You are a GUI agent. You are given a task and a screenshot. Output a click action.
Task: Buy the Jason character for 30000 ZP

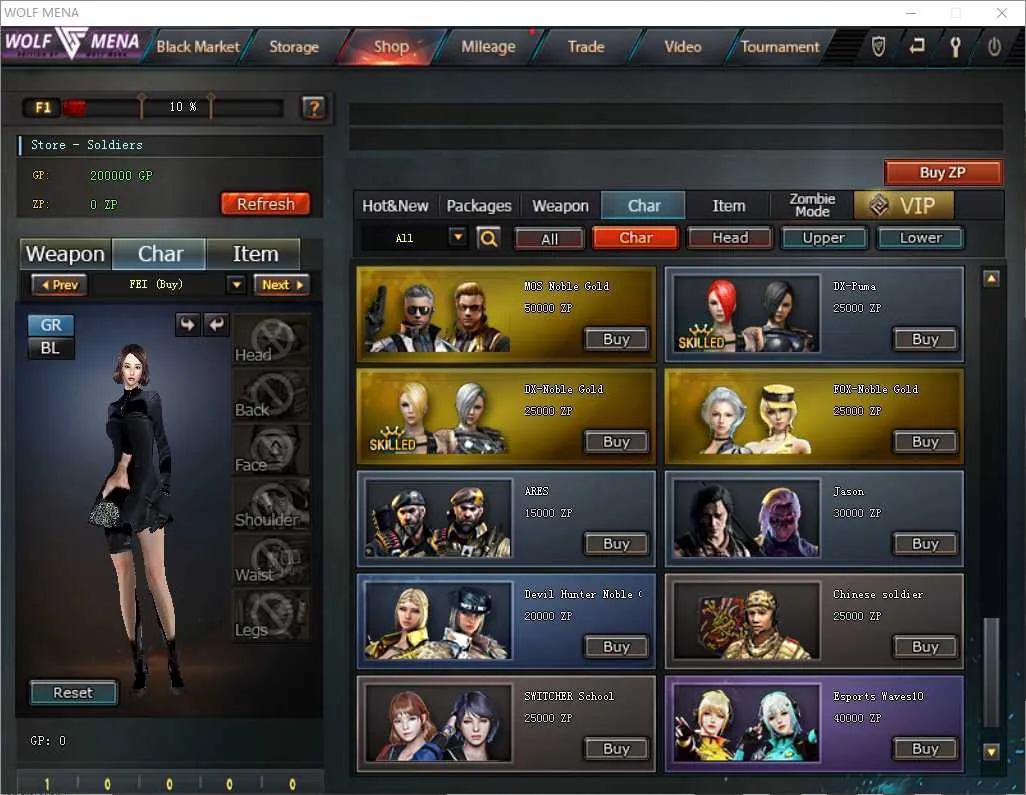click(925, 544)
